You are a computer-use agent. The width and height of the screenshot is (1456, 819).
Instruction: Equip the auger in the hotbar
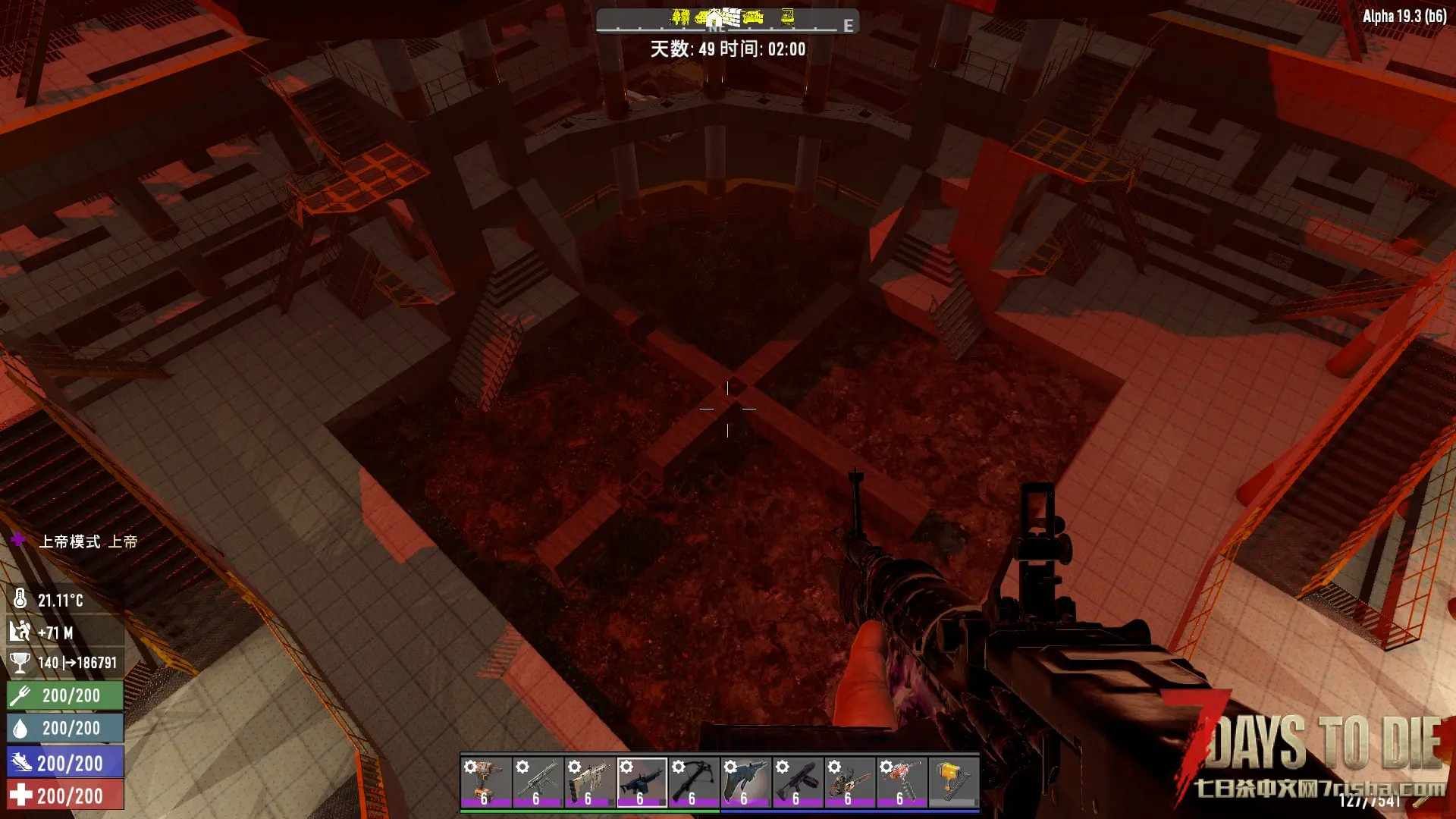point(901,782)
